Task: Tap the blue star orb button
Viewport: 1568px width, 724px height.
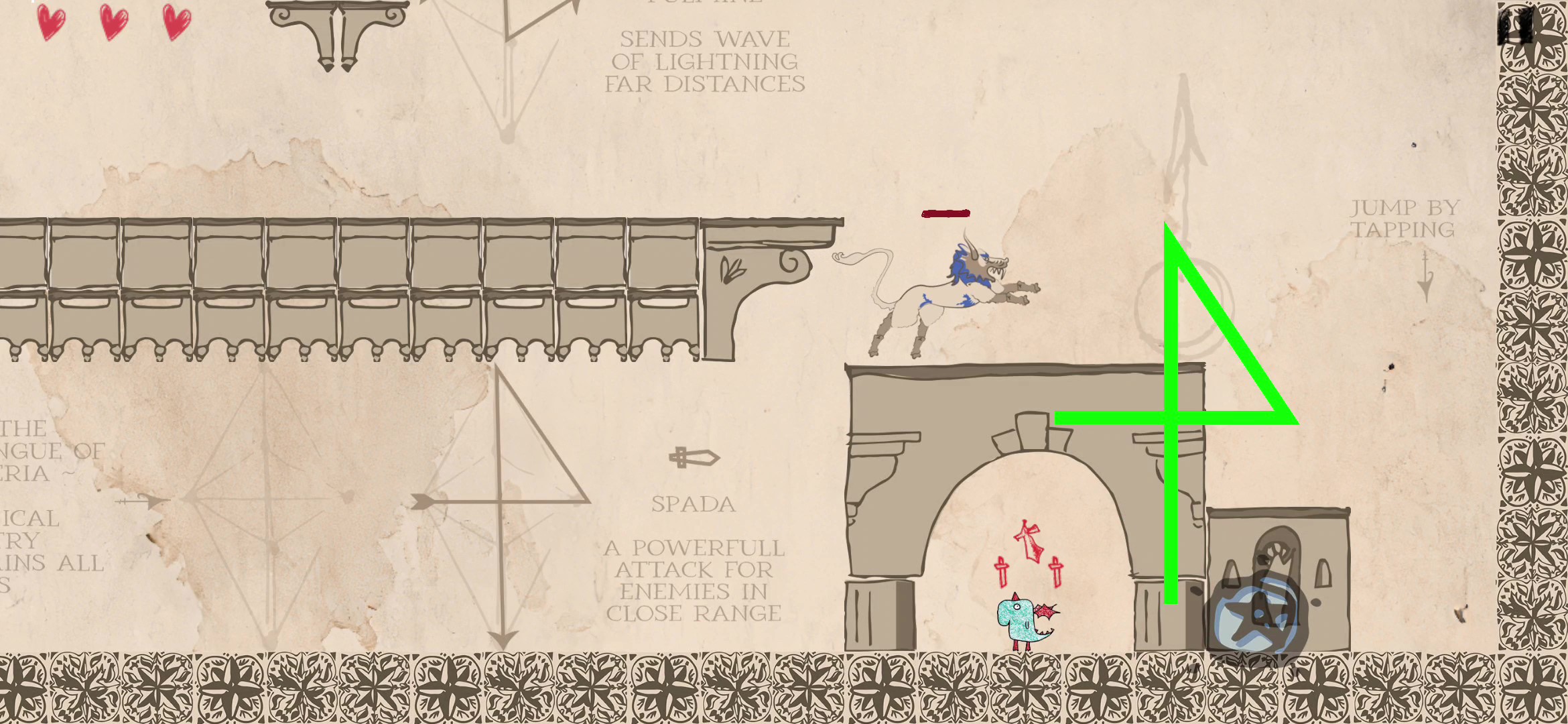Action: tap(1256, 618)
